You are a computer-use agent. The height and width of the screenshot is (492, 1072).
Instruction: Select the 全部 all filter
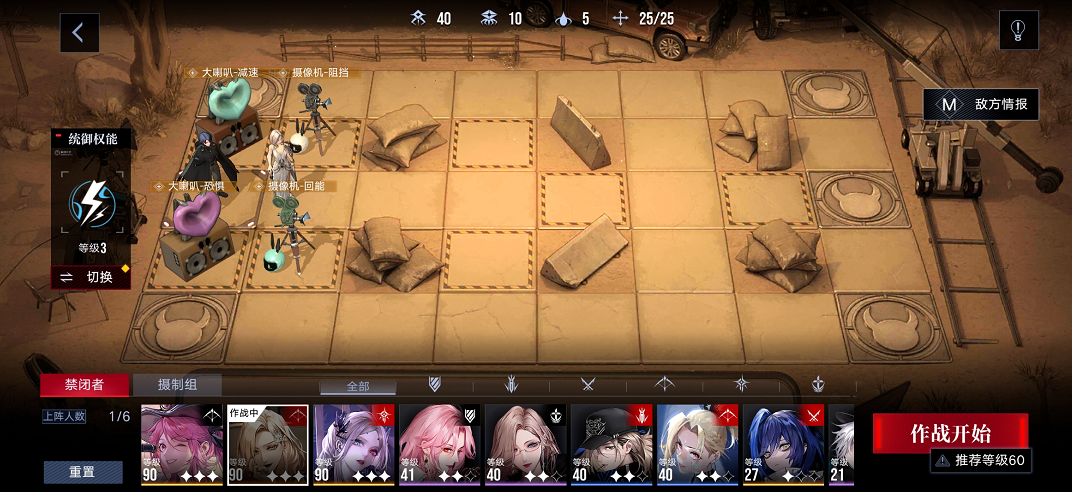[x=358, y=385]
